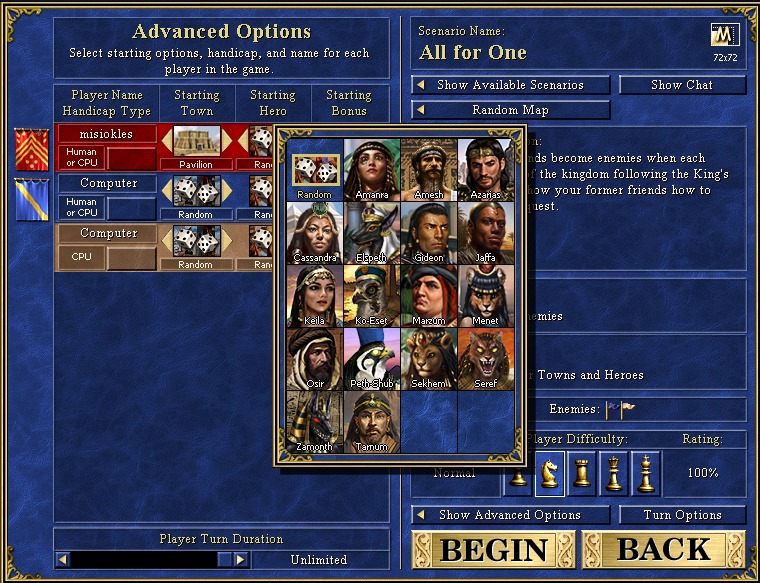Choose hero Amanra portrait
Image resolution: width=760 pixels, height=583 pixels.
pos(372,168)
